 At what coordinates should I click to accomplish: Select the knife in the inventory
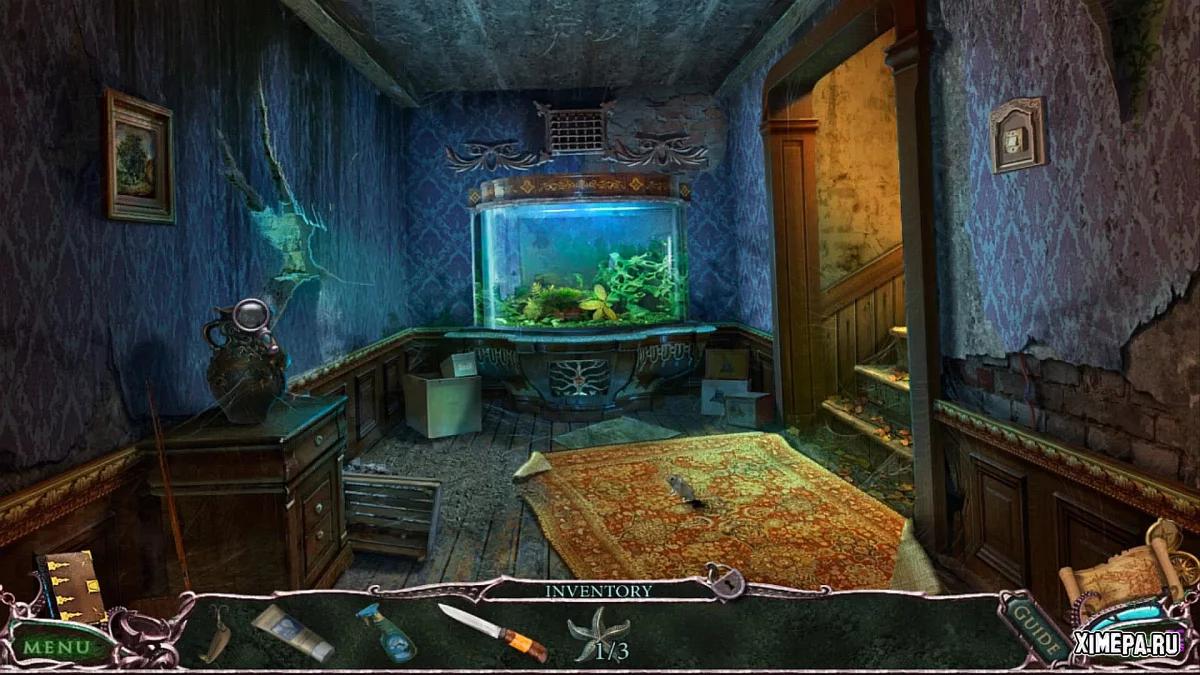[492, 632]
